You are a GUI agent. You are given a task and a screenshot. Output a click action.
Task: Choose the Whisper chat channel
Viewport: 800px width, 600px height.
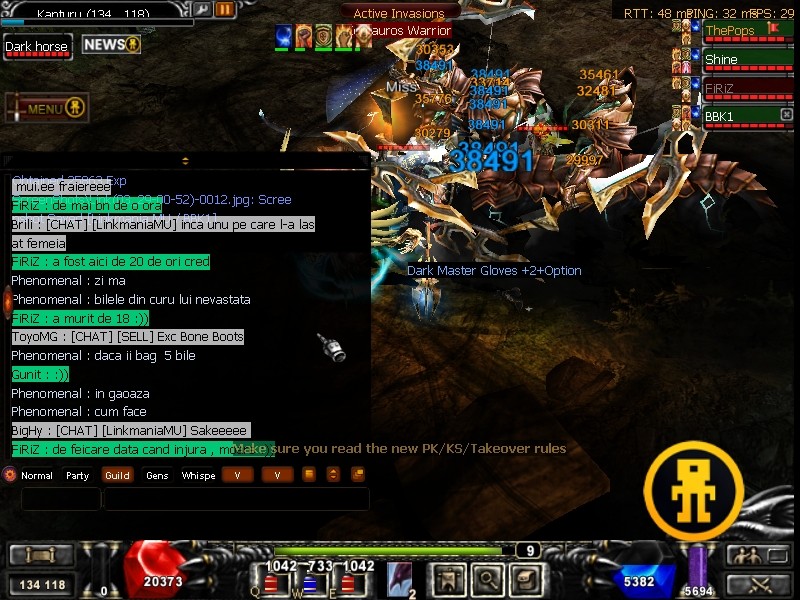tap(198, 476)
